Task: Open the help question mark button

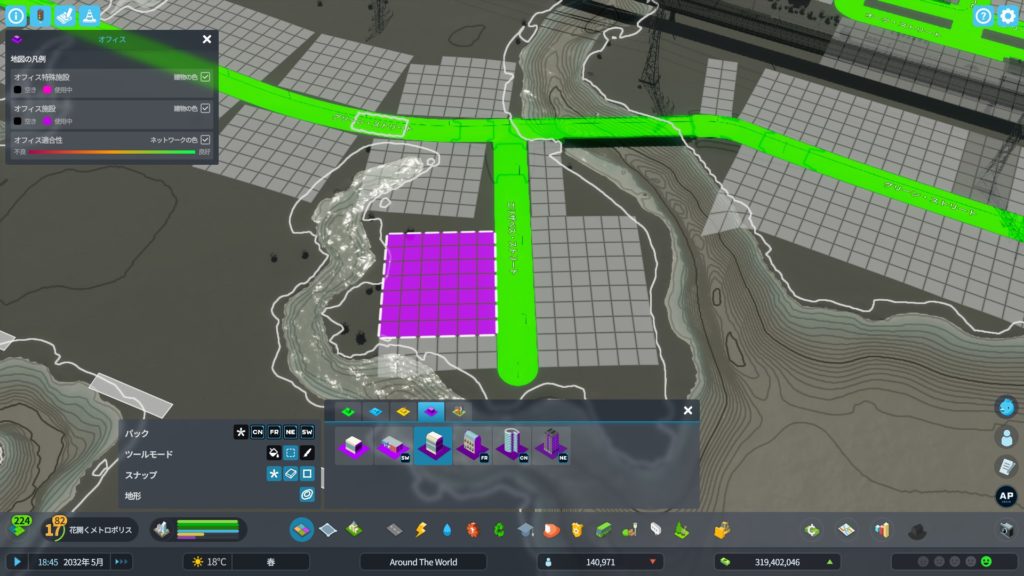Action: (983, 16)
